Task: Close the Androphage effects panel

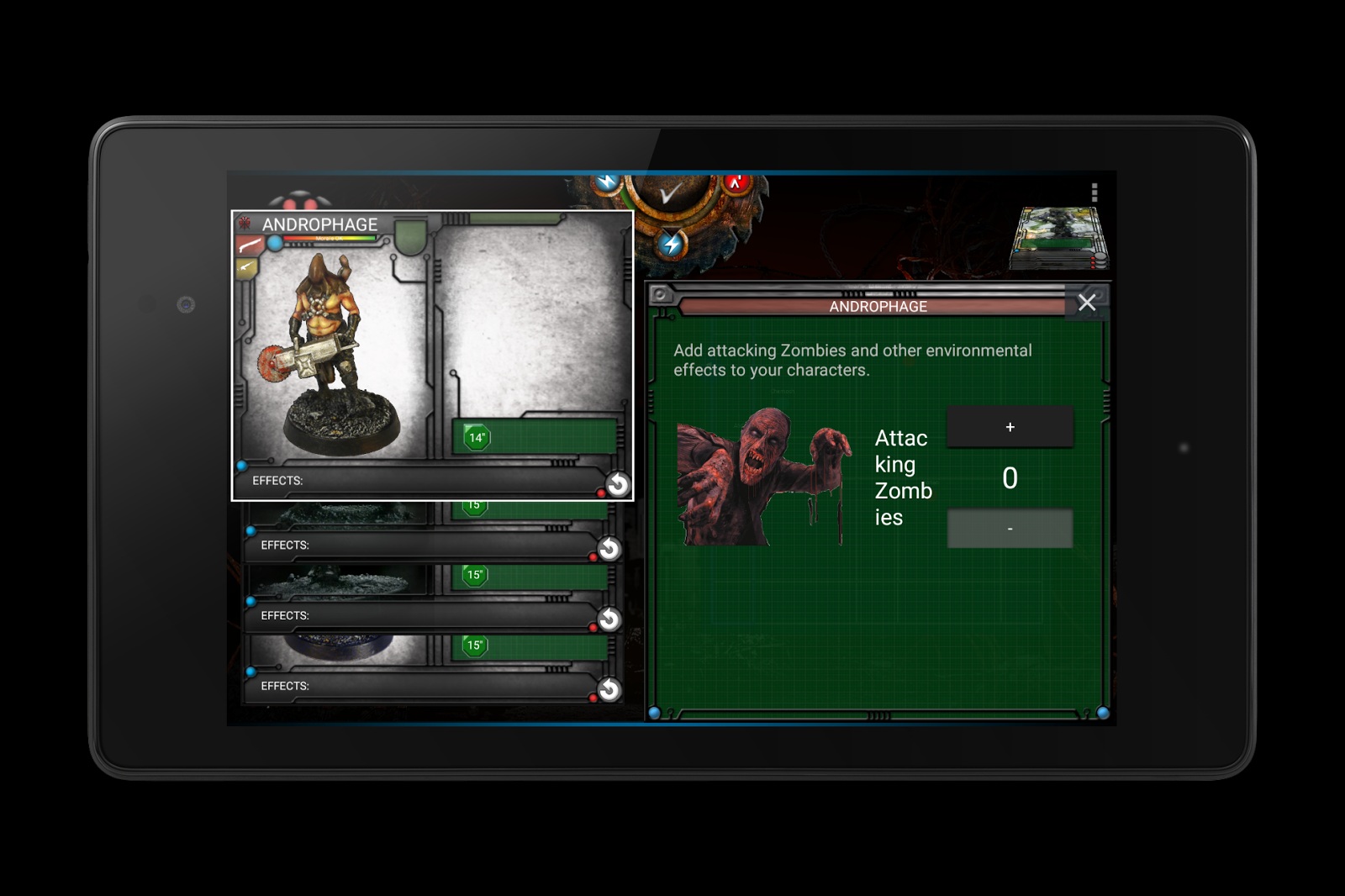Action: click(x=1086, y=303)
